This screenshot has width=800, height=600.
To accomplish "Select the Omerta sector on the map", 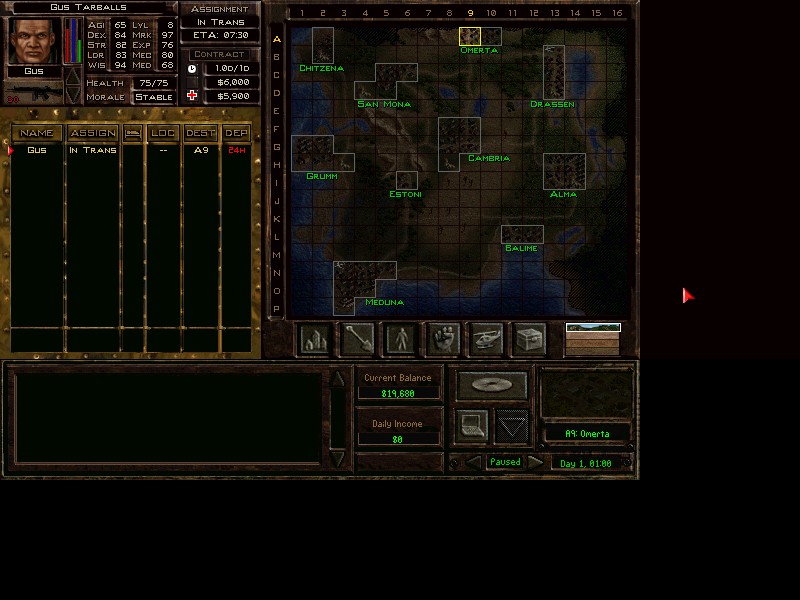I will [469, 37].
